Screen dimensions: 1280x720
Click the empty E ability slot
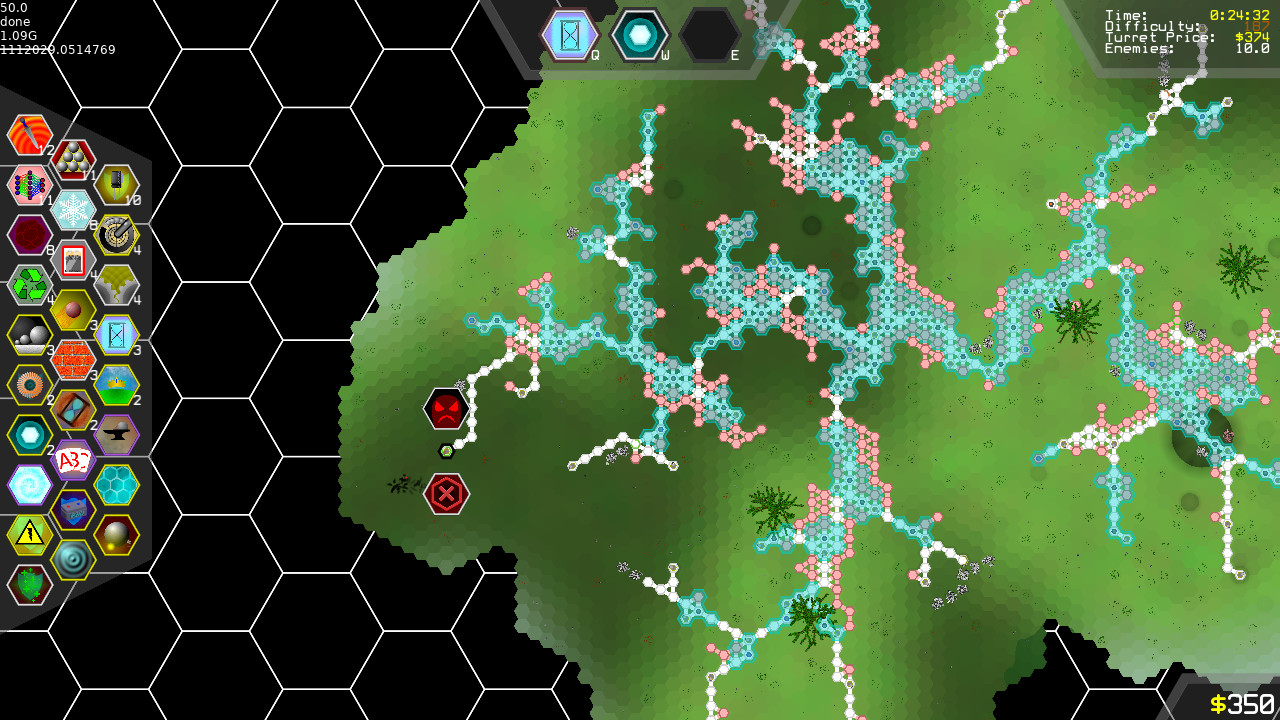click(711, 33)
